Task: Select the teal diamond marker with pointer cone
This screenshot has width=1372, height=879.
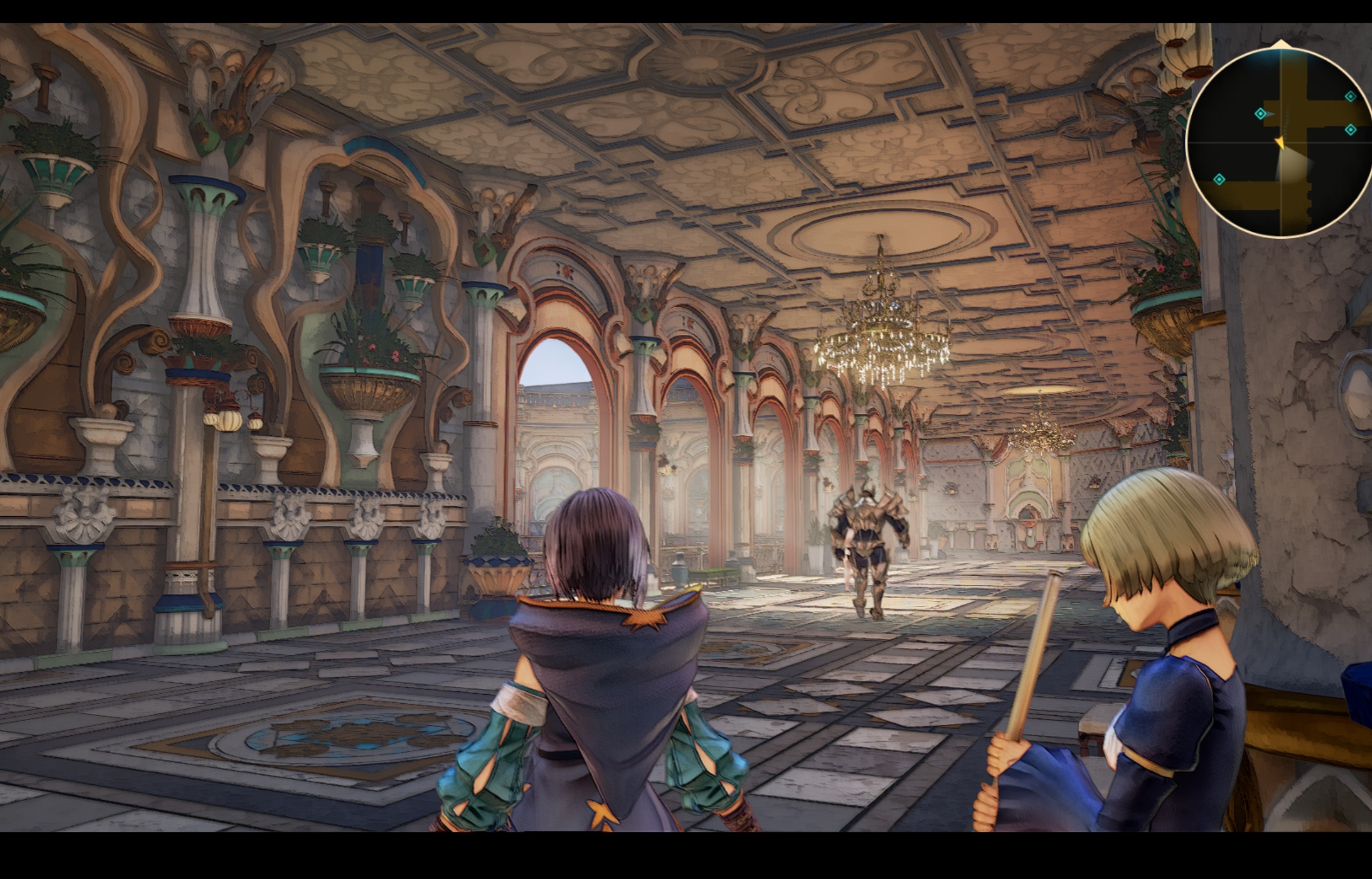Action: click(x=1261, y=114)
